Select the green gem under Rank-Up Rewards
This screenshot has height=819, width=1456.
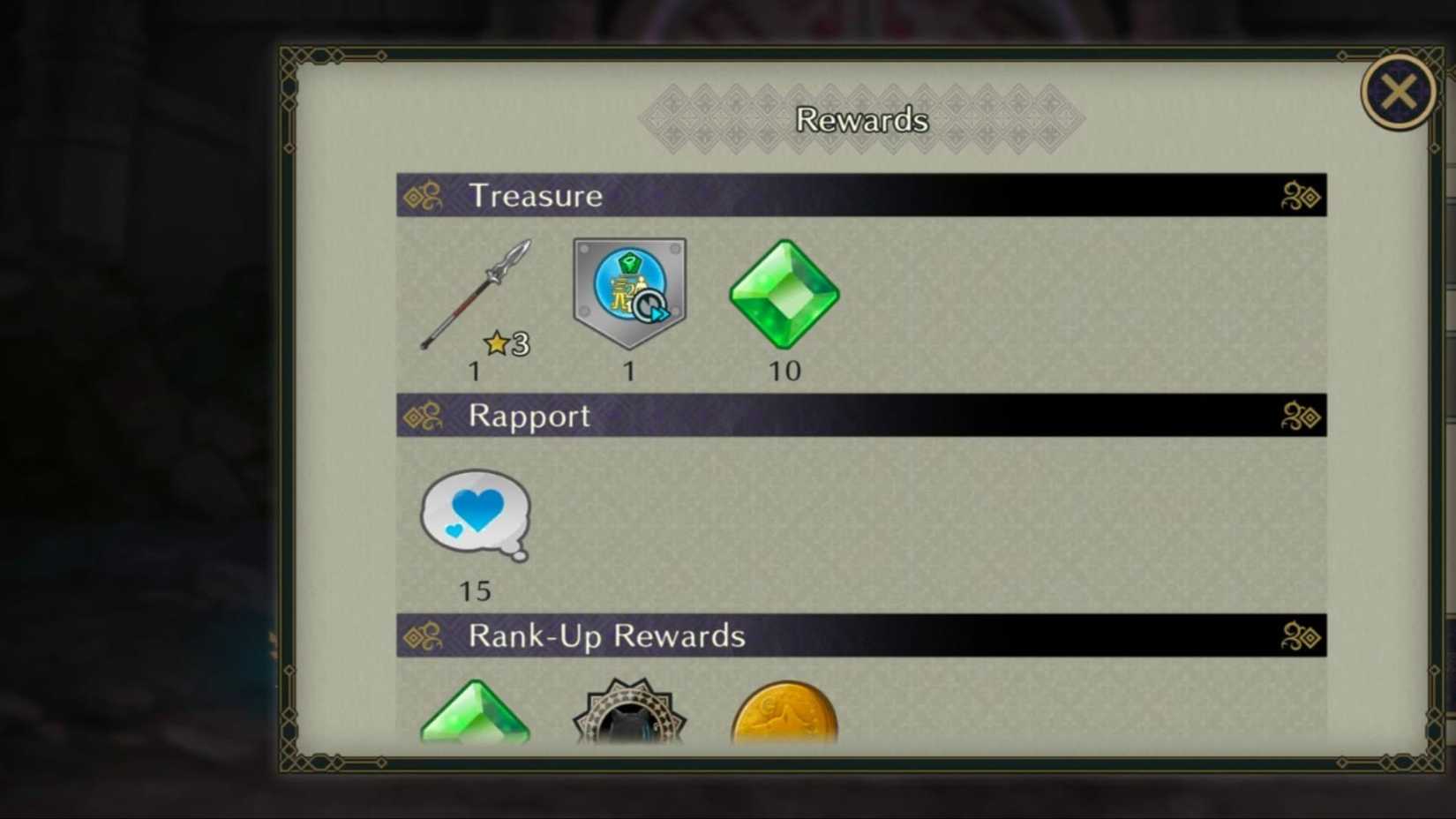tap(477, 715)
